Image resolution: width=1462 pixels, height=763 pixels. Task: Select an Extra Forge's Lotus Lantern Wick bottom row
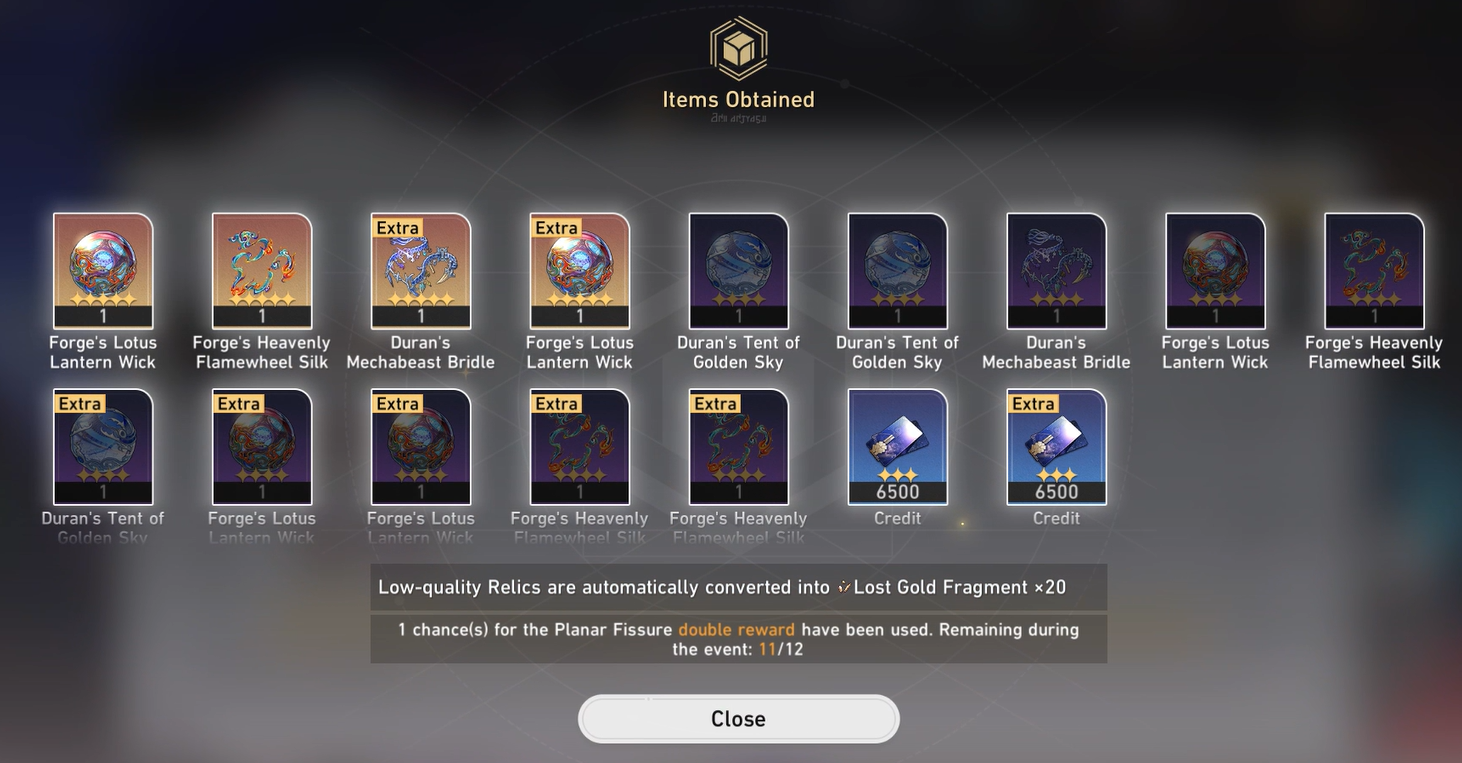pyautogui.click(x=261, y=445)
